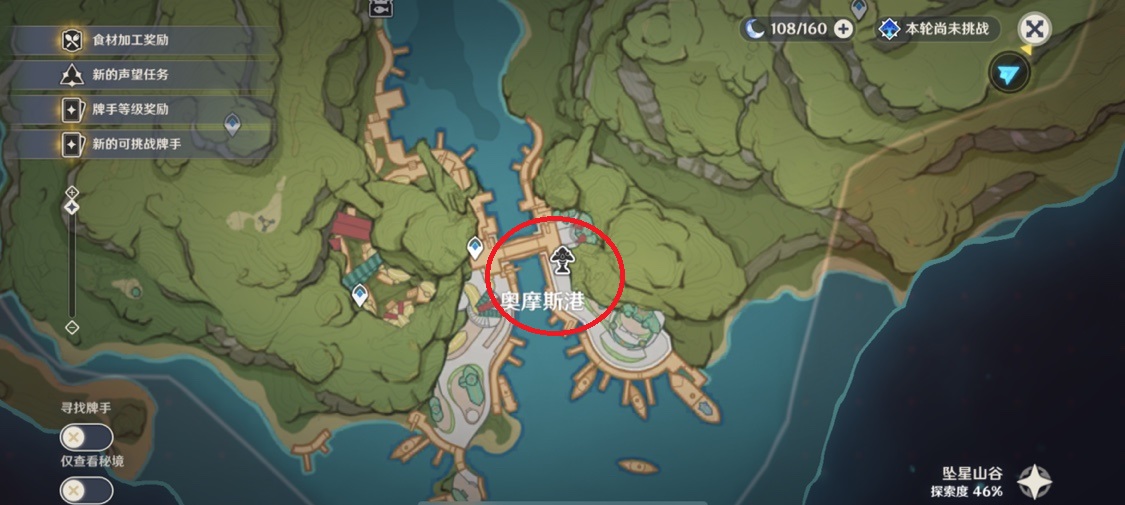This screenshot has width=1125, height=505.
Task: Toggle the 寻找牌手 switch
Action: [86, 437]
